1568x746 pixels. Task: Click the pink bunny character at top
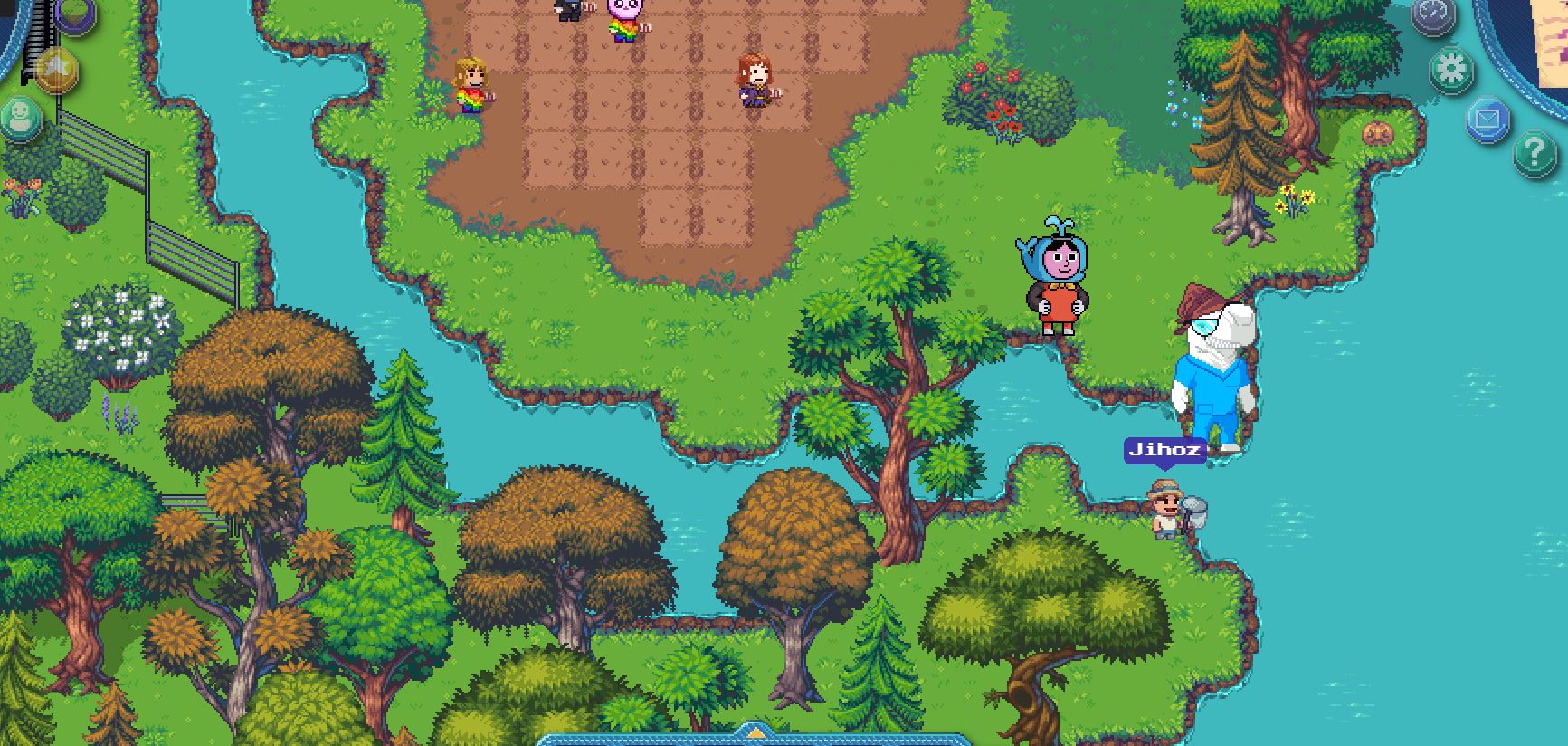point(624,18)
